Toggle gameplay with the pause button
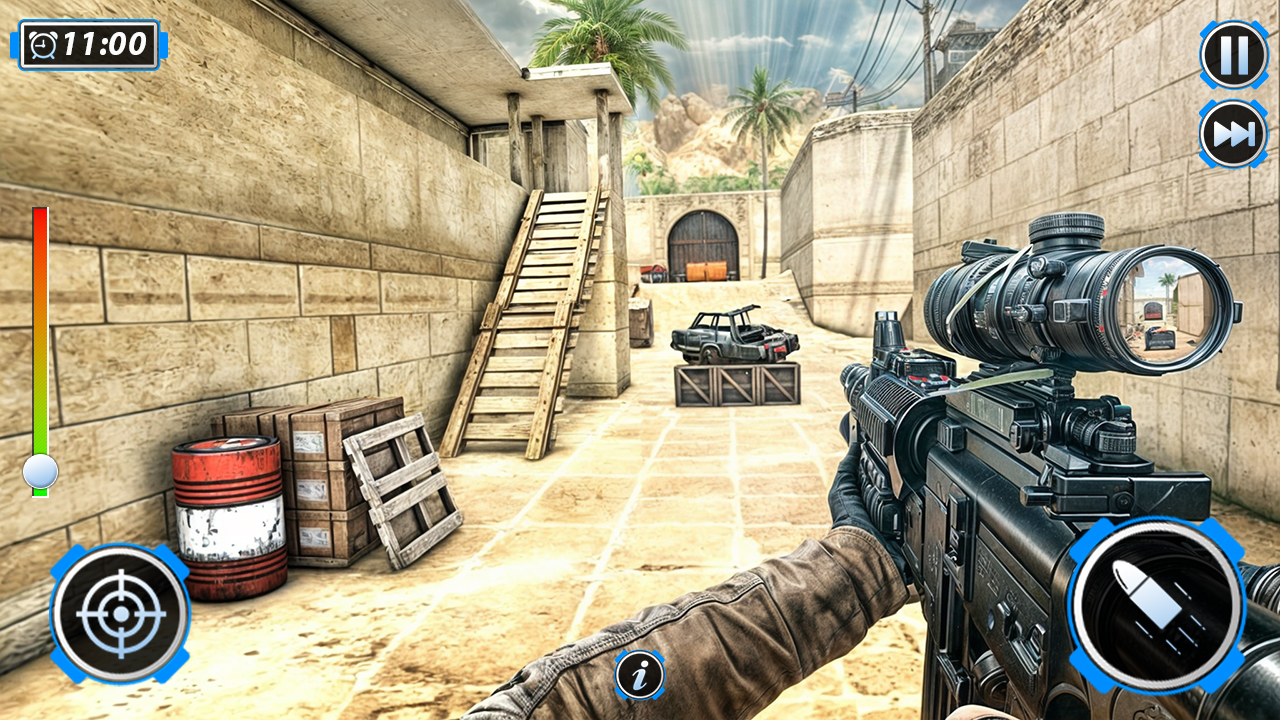 click(1232, 55)
